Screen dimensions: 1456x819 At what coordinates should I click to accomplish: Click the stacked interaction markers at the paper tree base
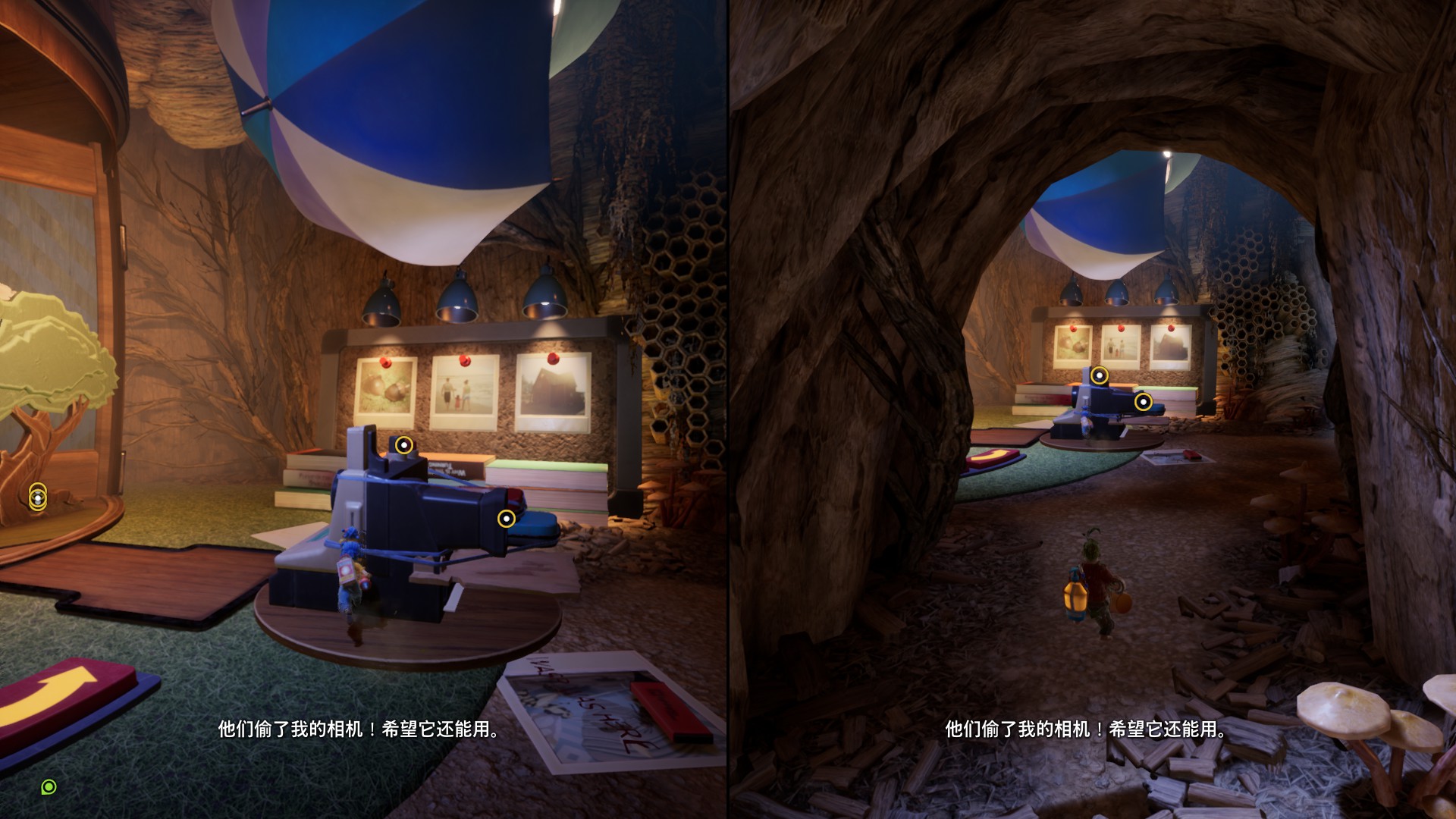[38, 497]
